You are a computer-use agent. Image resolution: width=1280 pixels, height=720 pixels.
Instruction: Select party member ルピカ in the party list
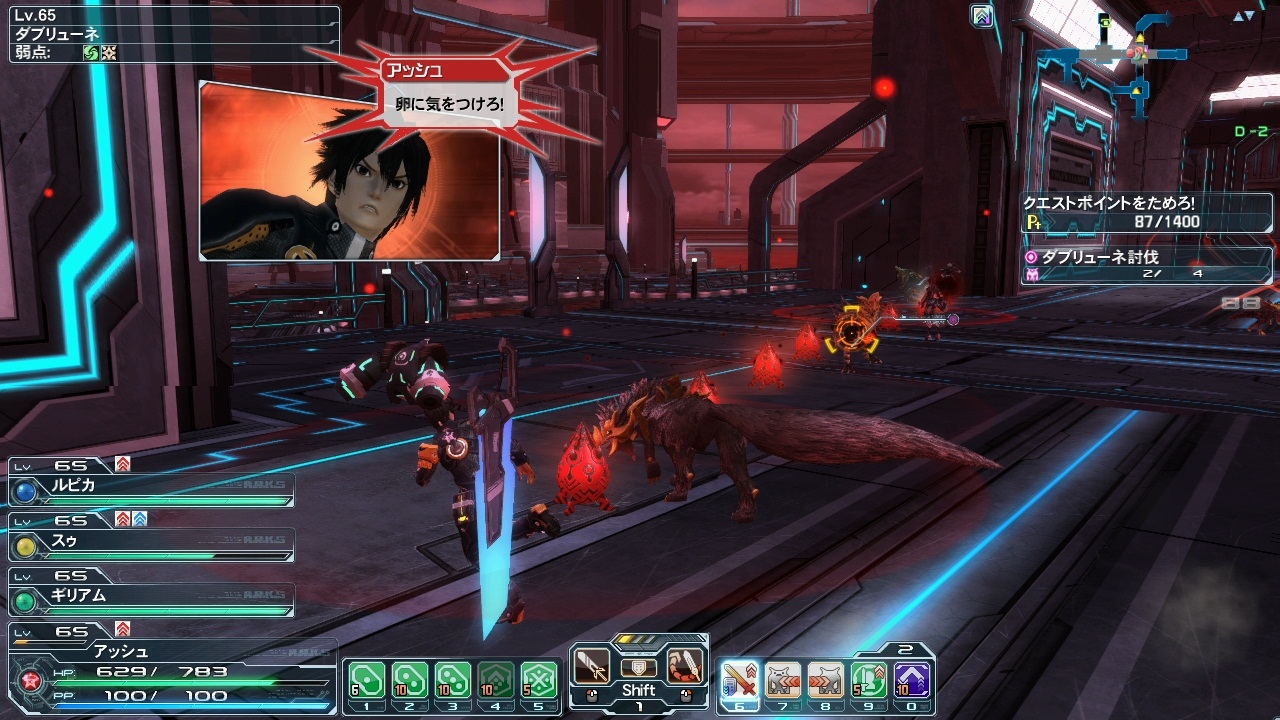point(150,487)
